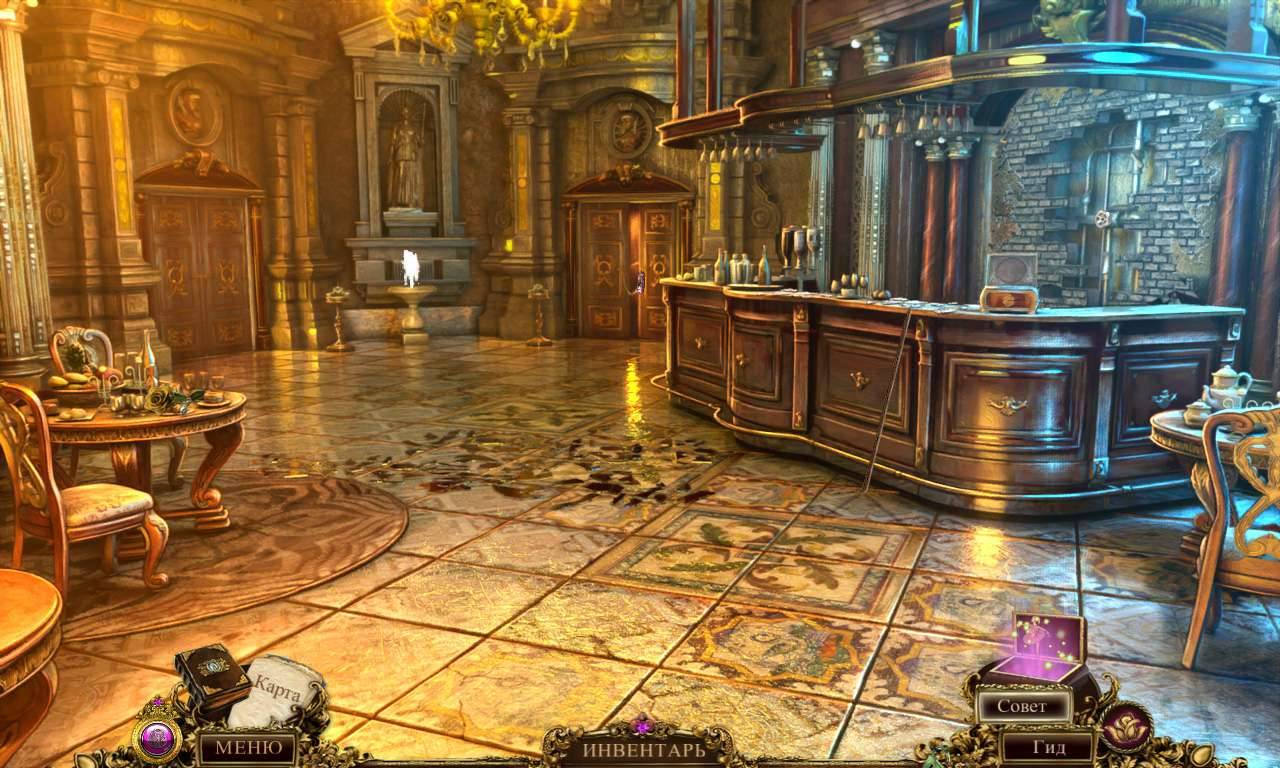Viewport: 1280px width, 768px height.
Task: Expand the ИНВЕНТАРЬ inventory panel
Action: 643,748
